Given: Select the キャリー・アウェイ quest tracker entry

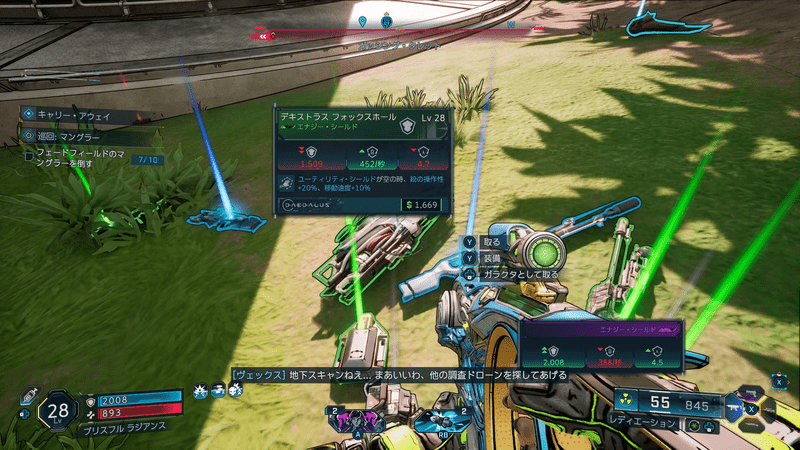Looking at the screenshot, I should [85, 116].
